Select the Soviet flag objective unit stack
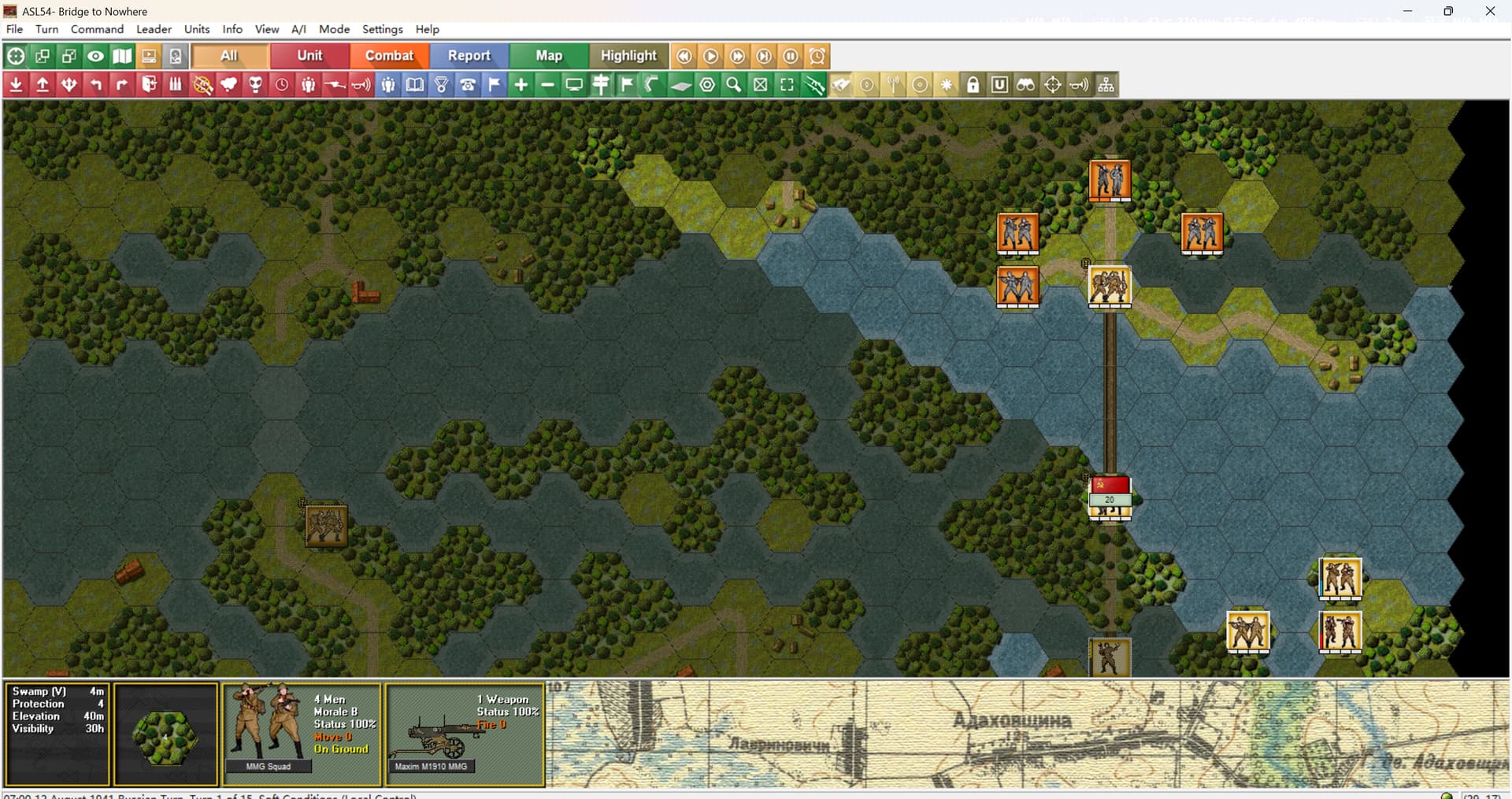Screen dimensions: 1512x799 pyautogui.click(x=1110, y=498)
